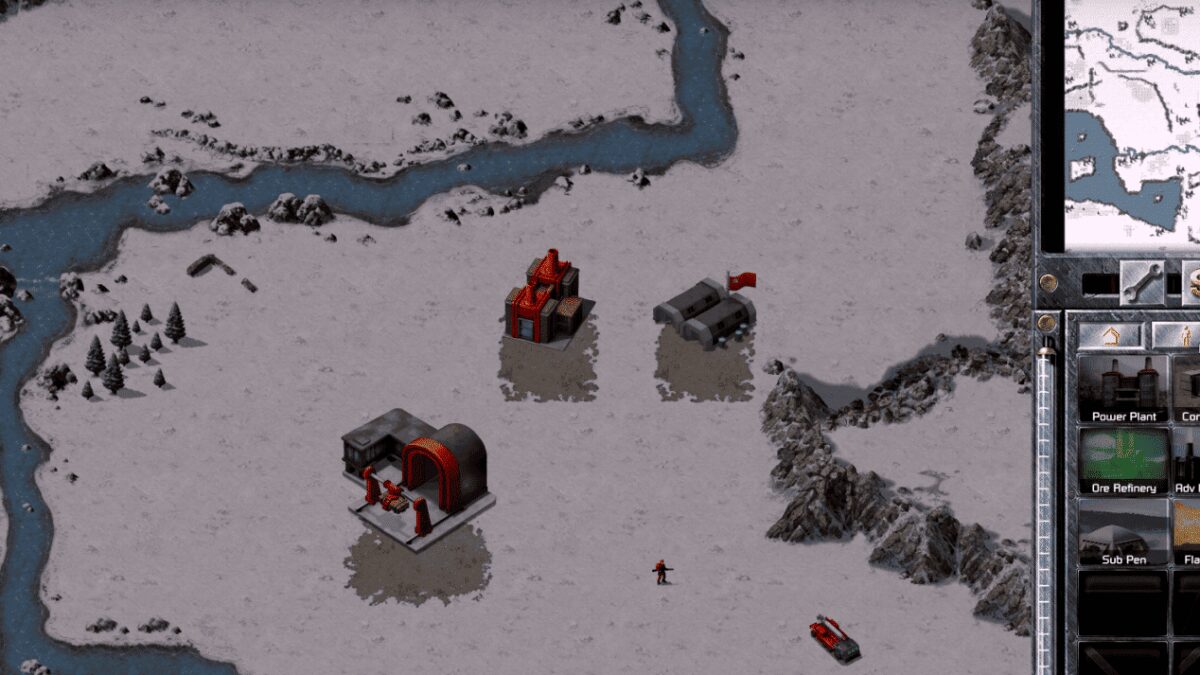This screenshot has width=1200, height=675.
Task: Select the build icon right of Sub Pen
Action: click(x=1187, y=533)
